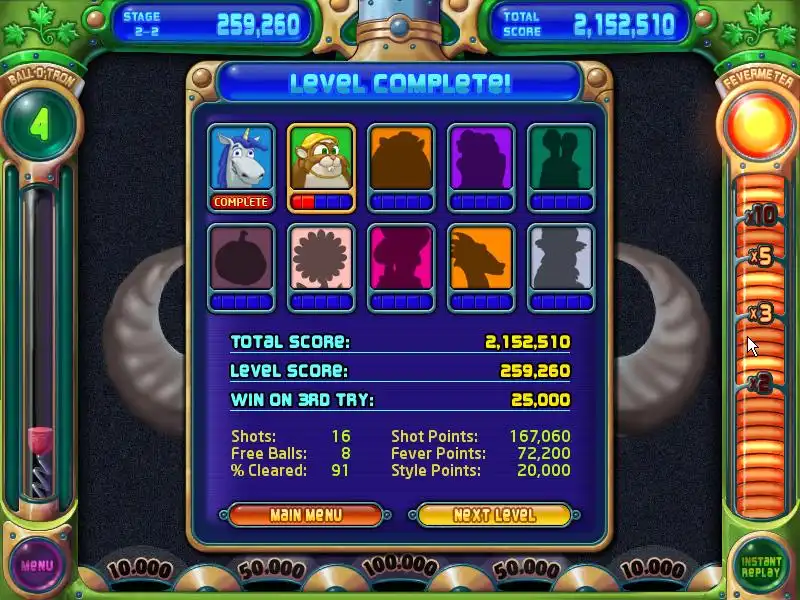The height and width of the screenshot is (600, 800).
Task: Choose the pumpkin silhouette portrait
Action: click(x=241, y=258)
